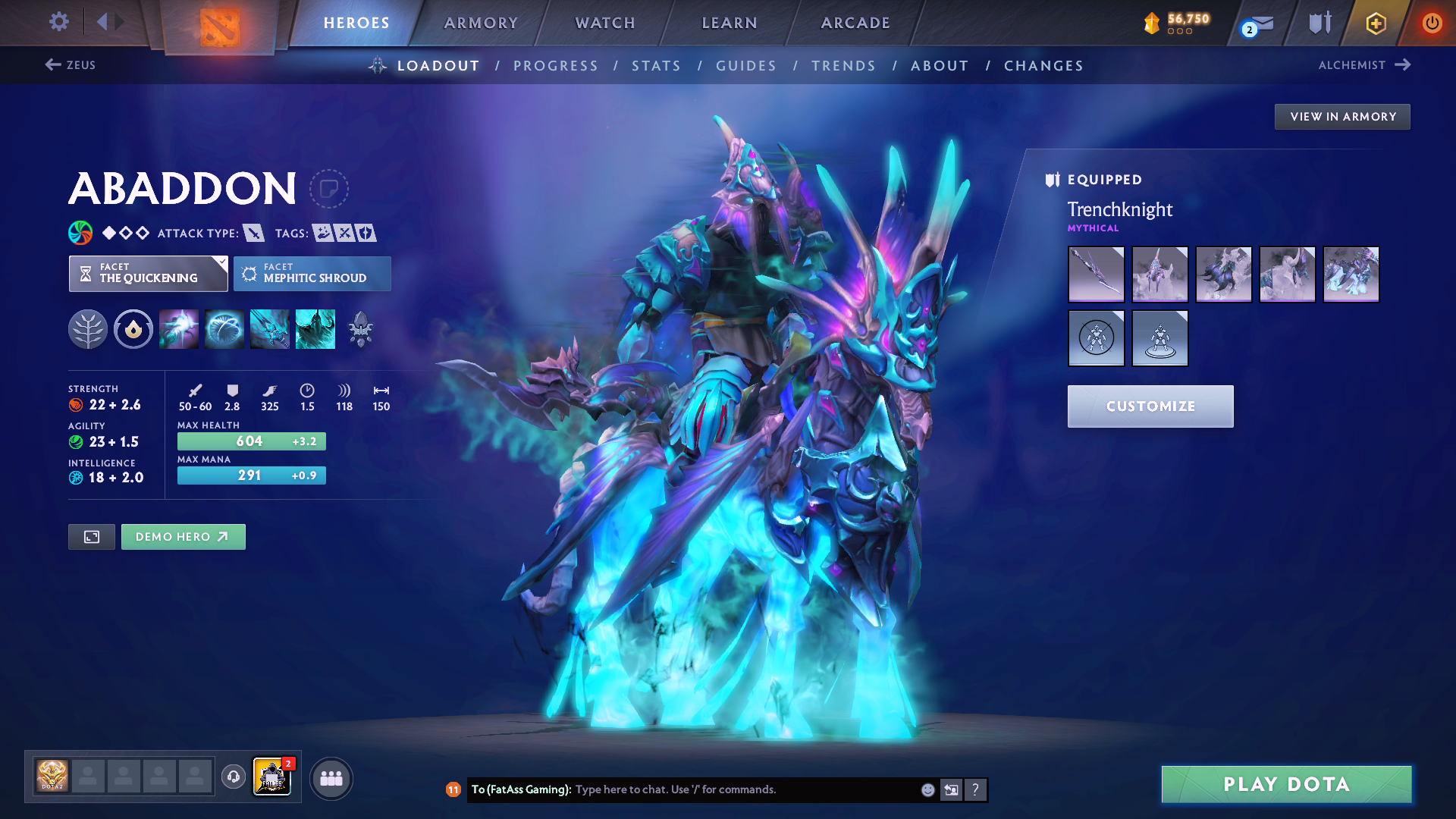The height and width of the screenshot is (819, 1456).
Task: Go to previous hero Zeus
Action: click(71, 65)
